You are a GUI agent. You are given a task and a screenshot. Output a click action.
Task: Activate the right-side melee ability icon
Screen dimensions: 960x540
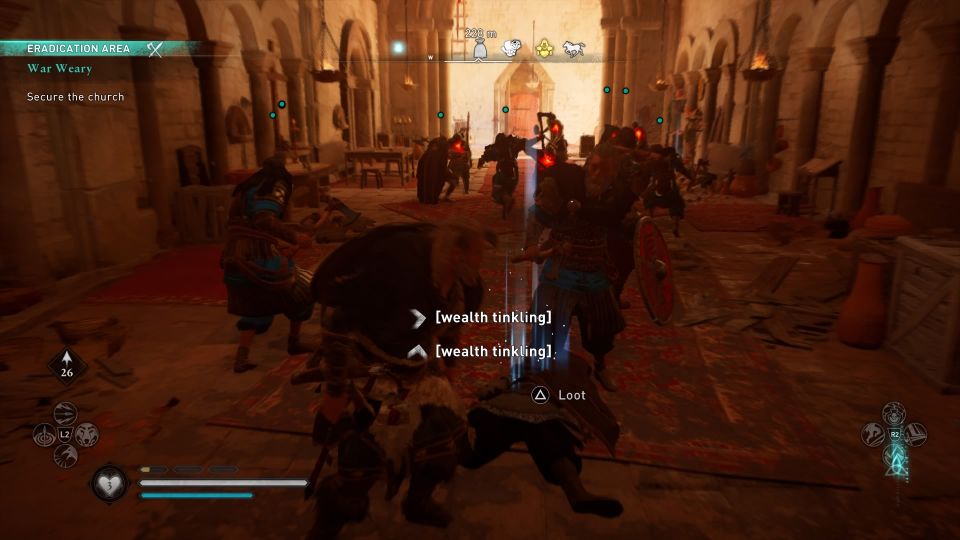916,435
